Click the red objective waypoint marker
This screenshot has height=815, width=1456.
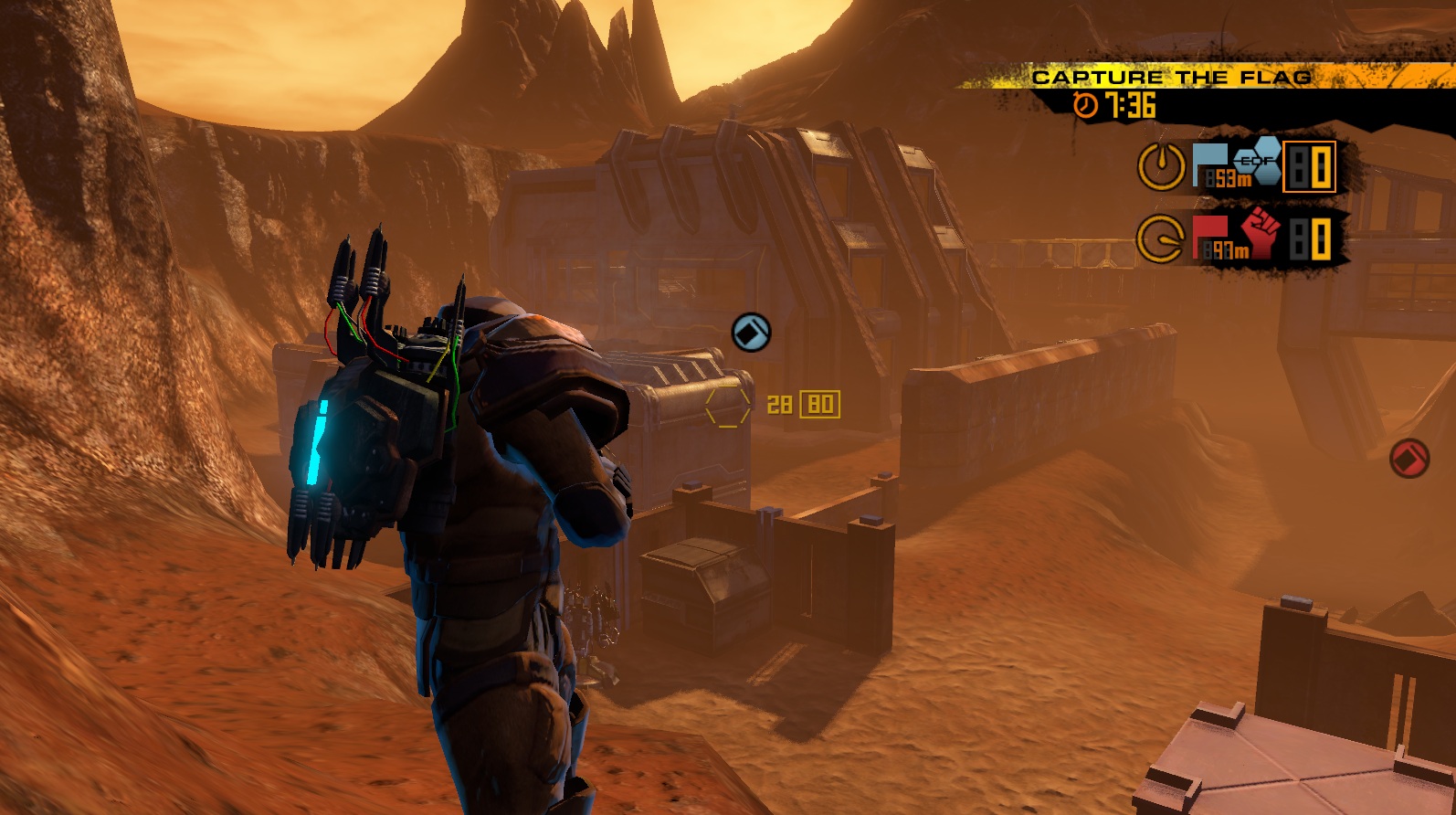point(1409,458)
